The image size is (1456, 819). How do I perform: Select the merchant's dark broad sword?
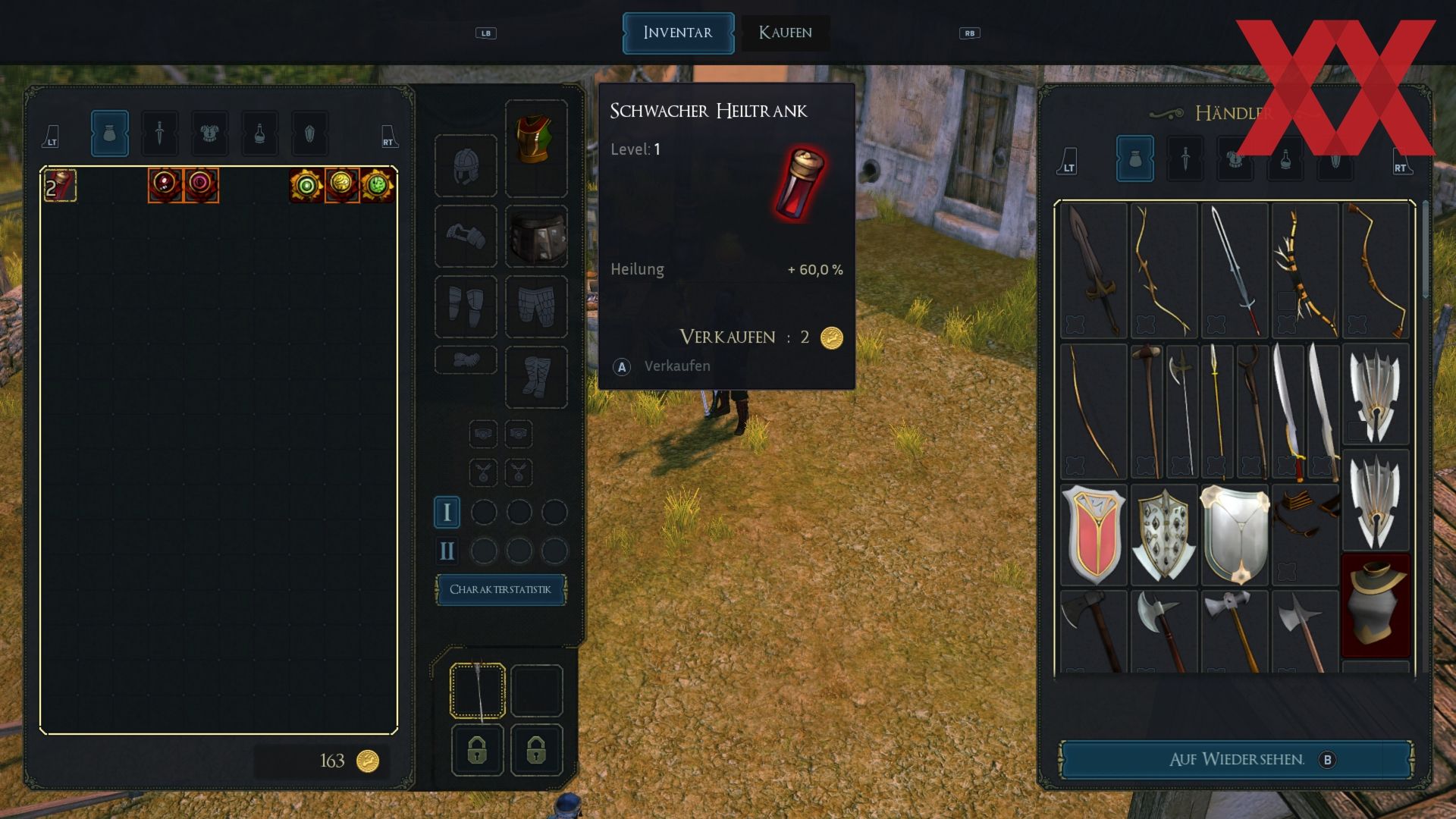(1093, 271)
